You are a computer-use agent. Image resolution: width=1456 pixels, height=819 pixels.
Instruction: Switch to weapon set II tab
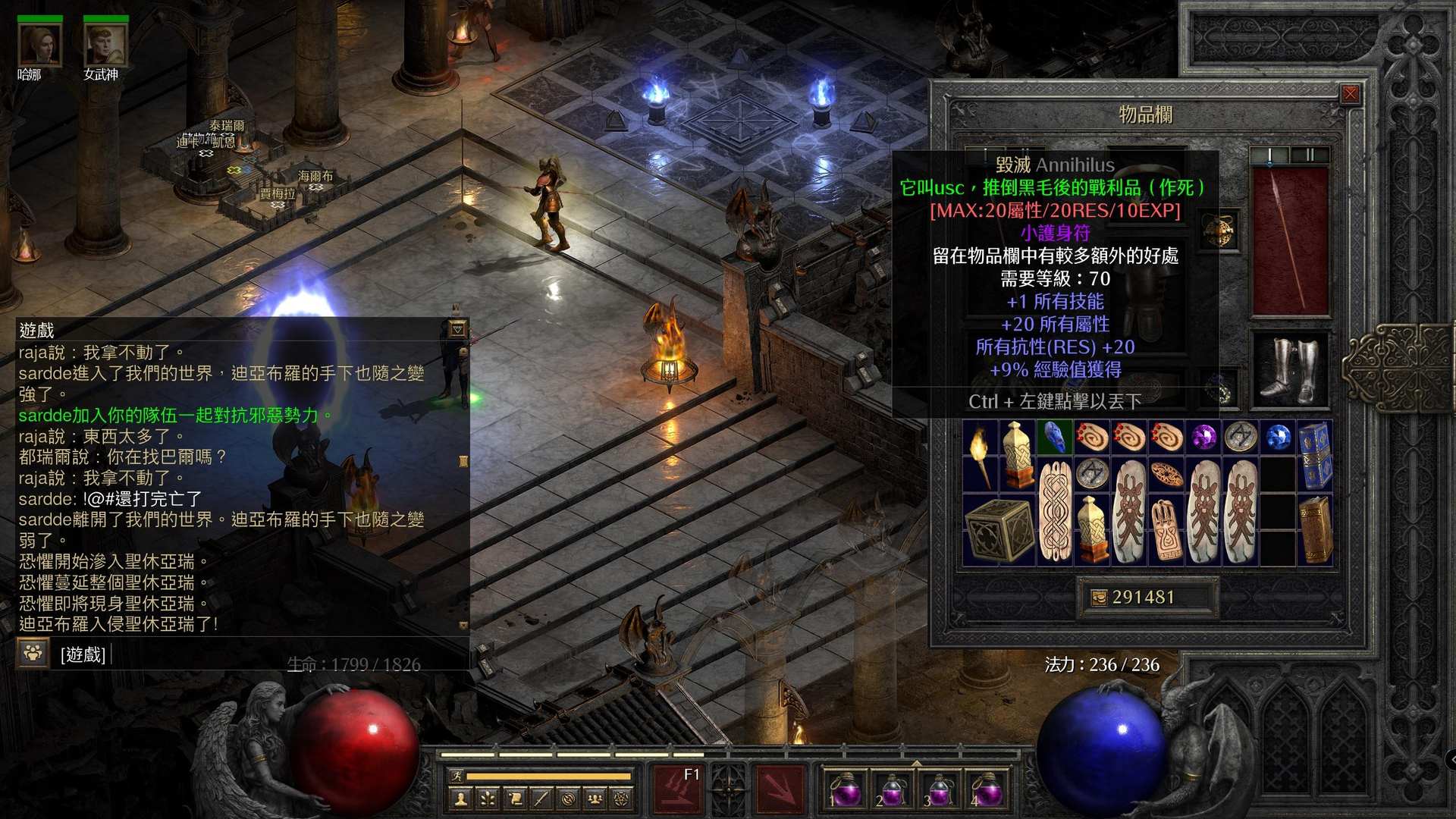click(1310, 155)
